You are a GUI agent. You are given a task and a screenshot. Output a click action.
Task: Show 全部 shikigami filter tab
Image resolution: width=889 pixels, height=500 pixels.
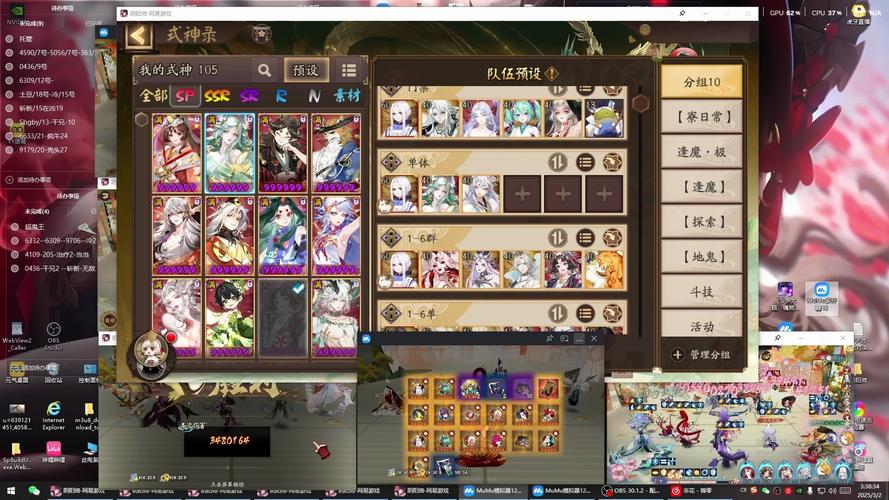[x=154, y=96]
